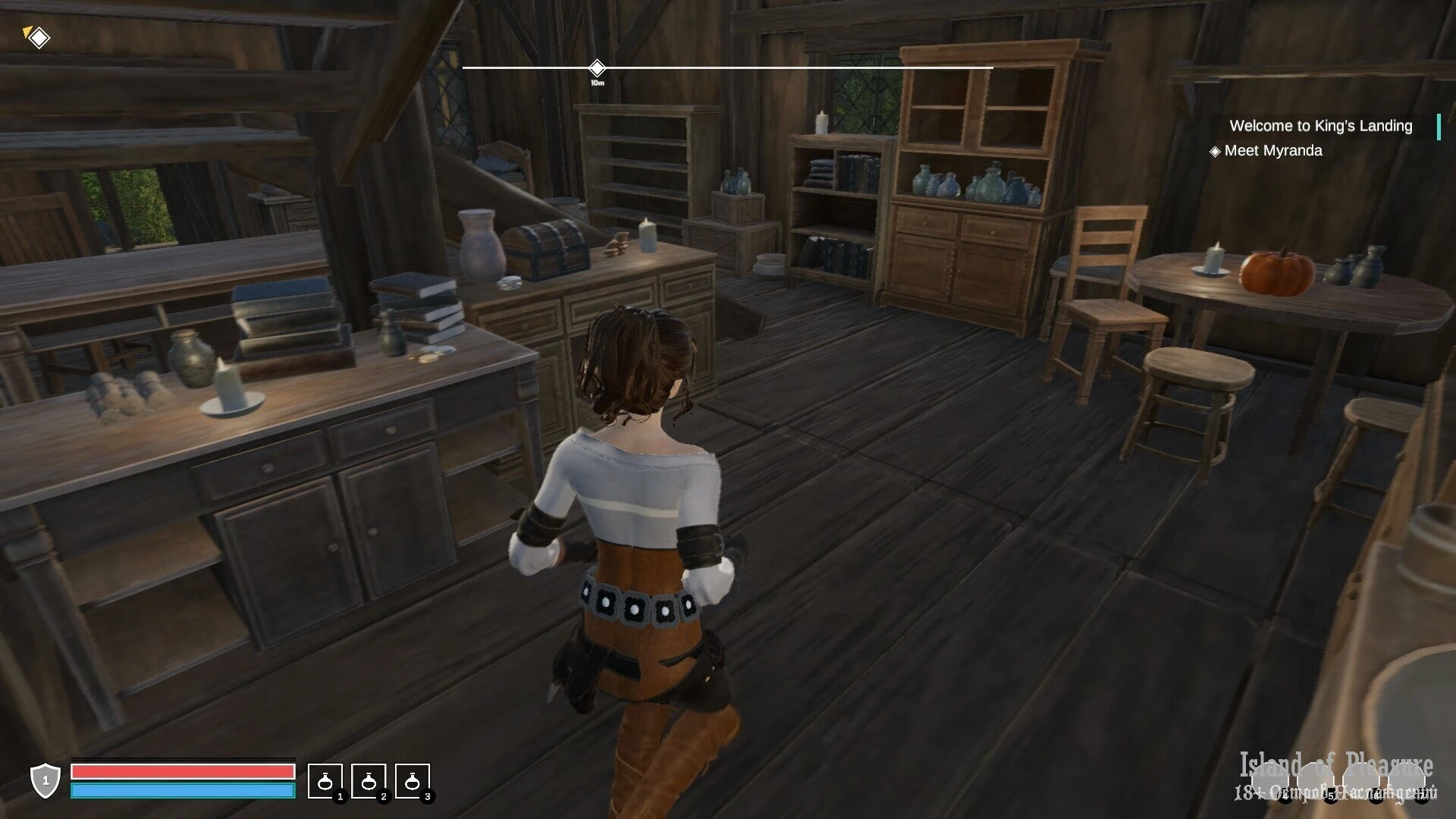This screenshot has width=1456, height=819.
Task: Select the potion slot numbered 2
Action: [369, 781]
